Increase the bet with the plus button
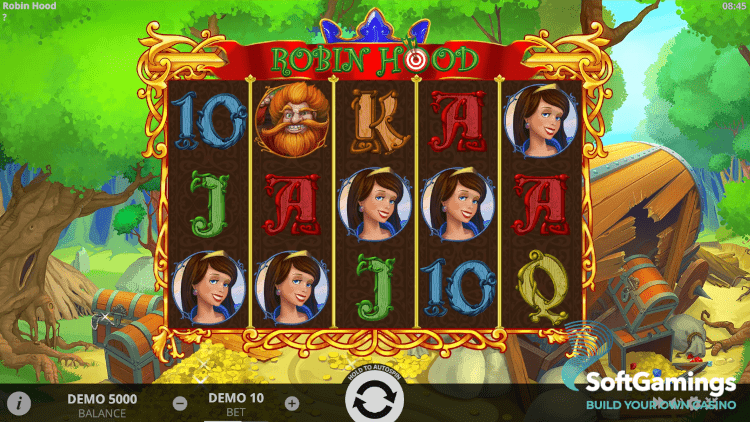 [292, 404]
